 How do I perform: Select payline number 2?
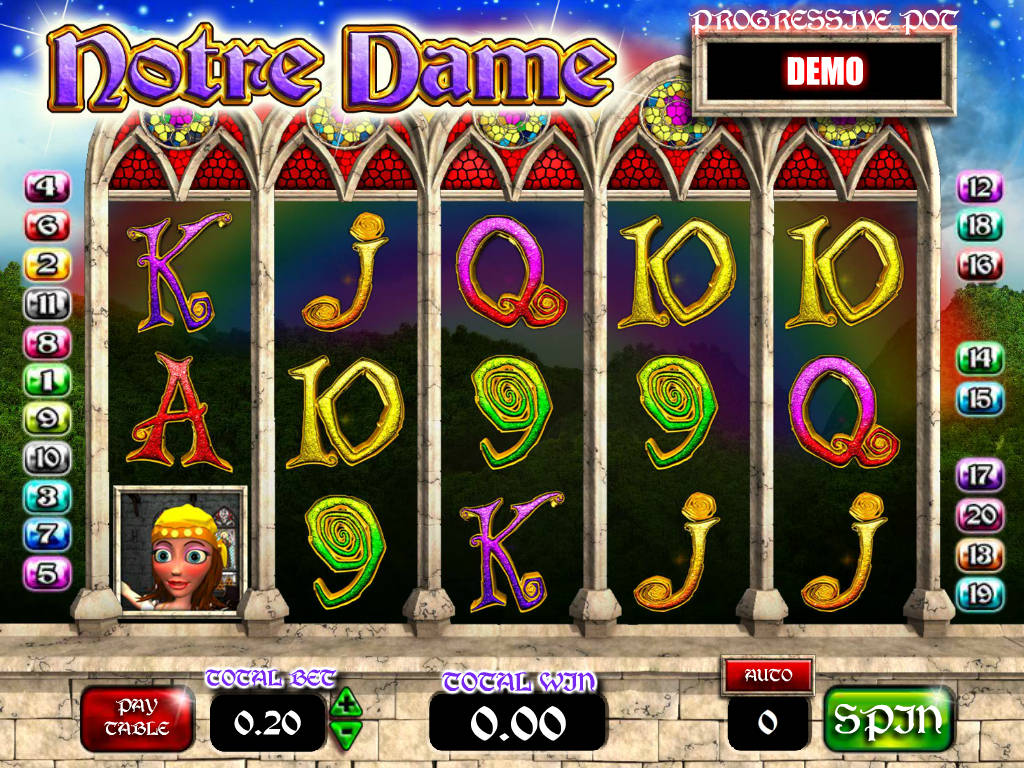pyautogui.click(x=48, y=265)
